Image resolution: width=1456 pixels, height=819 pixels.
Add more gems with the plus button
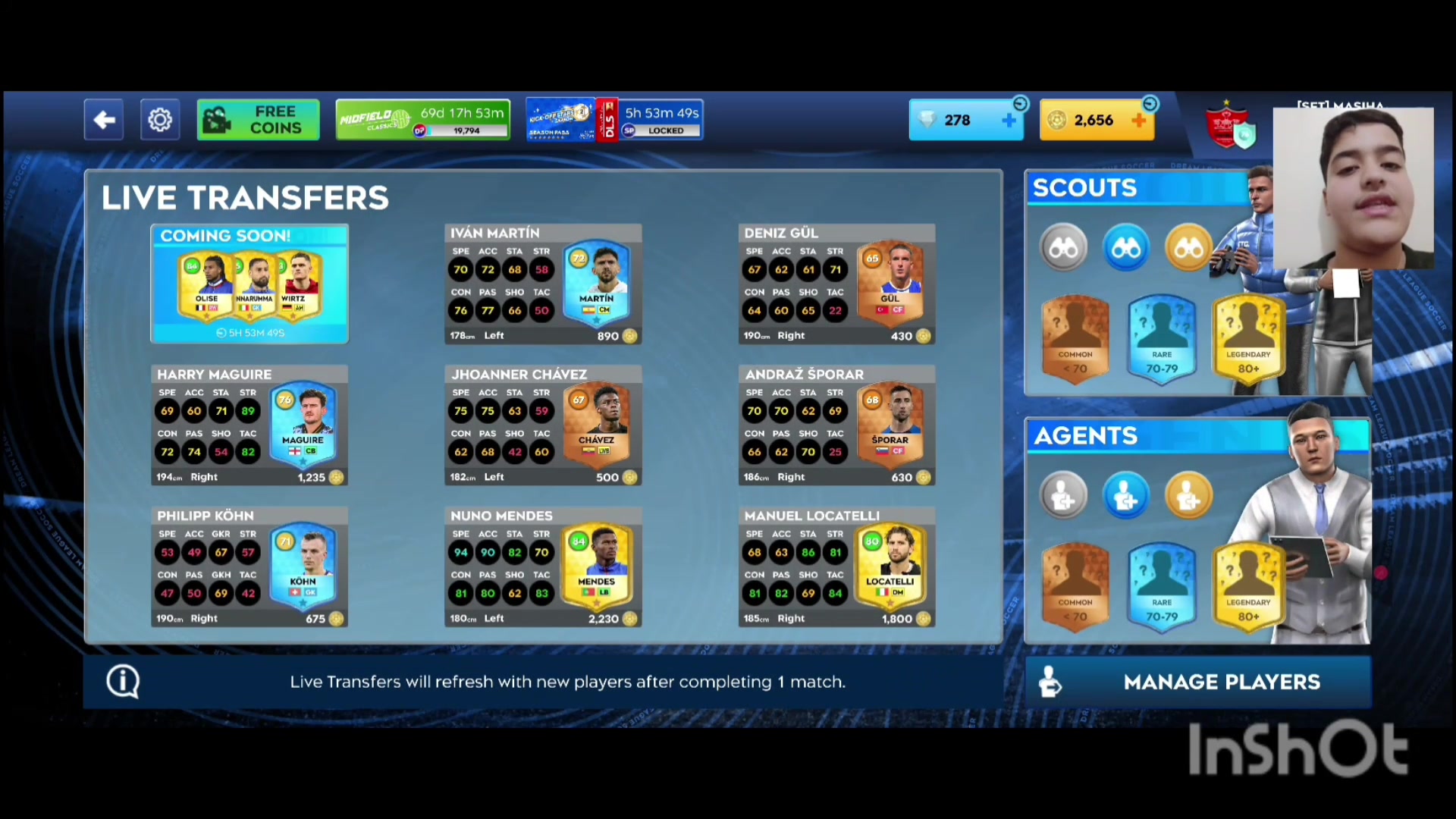1009,120
